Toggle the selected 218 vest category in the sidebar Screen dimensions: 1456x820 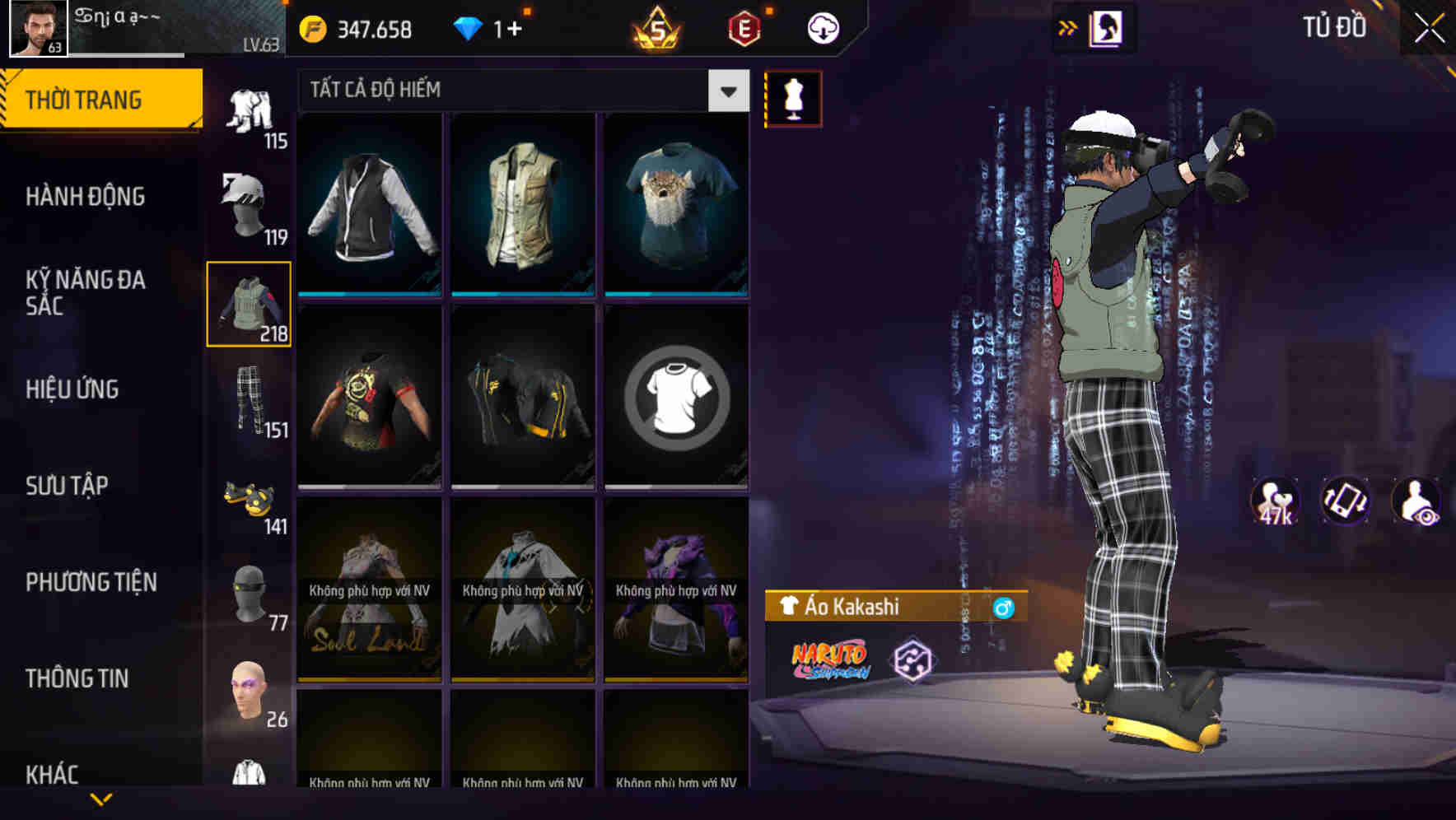[x=250, y=305]
